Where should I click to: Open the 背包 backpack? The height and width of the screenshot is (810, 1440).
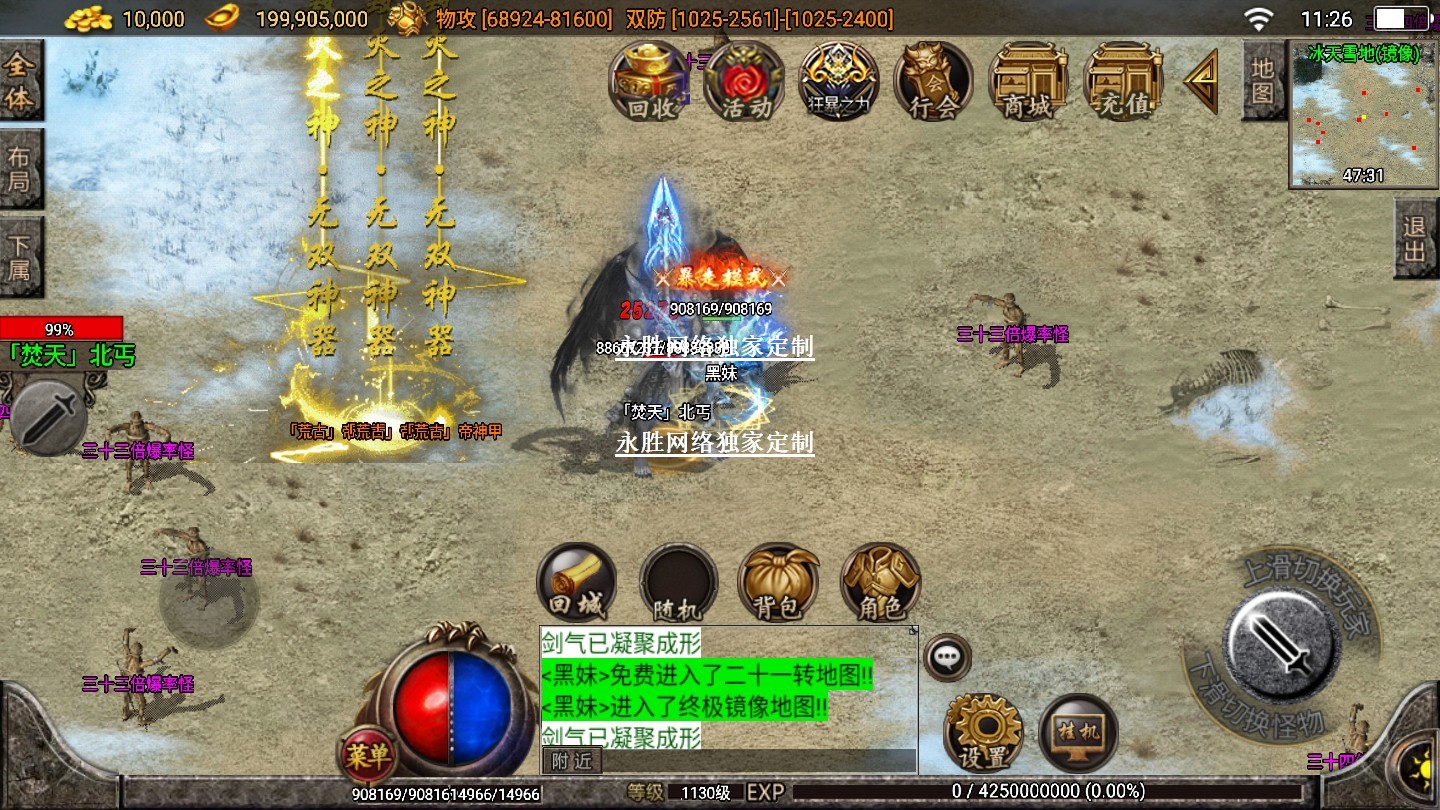[778, 583]
